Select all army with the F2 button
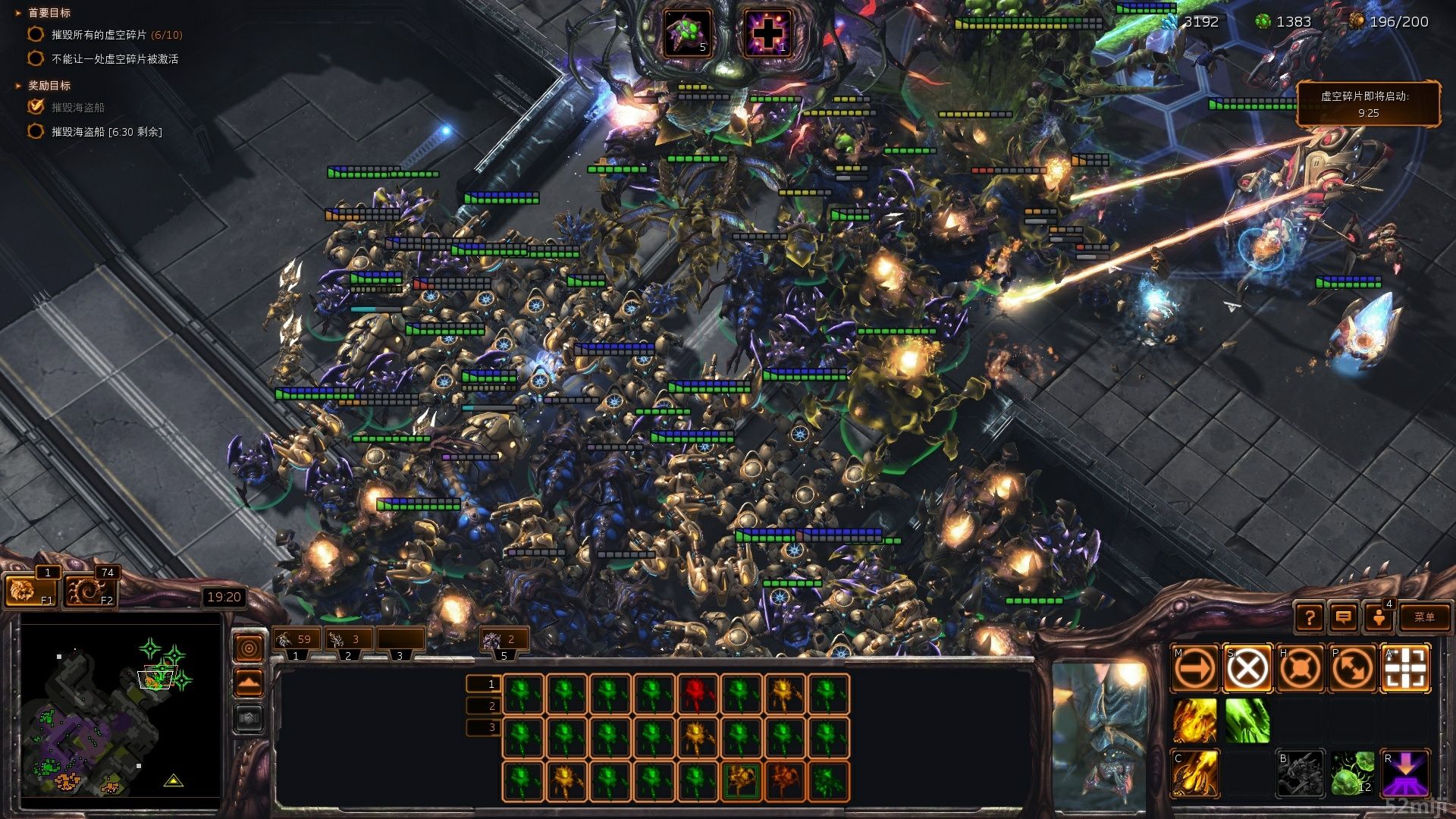The height and width of the screenshot is (819, 1456). pyautogui.click(x=89, y=591)
